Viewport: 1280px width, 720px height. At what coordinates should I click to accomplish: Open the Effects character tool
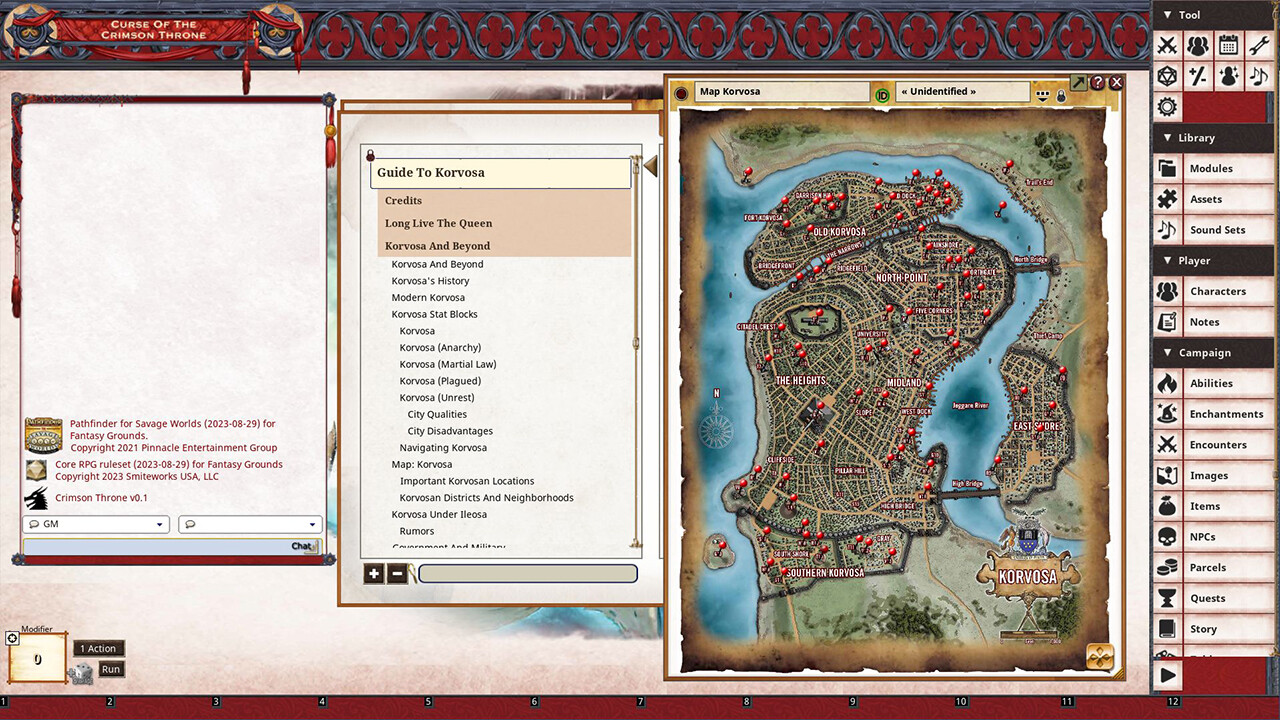coord(1227,76)
